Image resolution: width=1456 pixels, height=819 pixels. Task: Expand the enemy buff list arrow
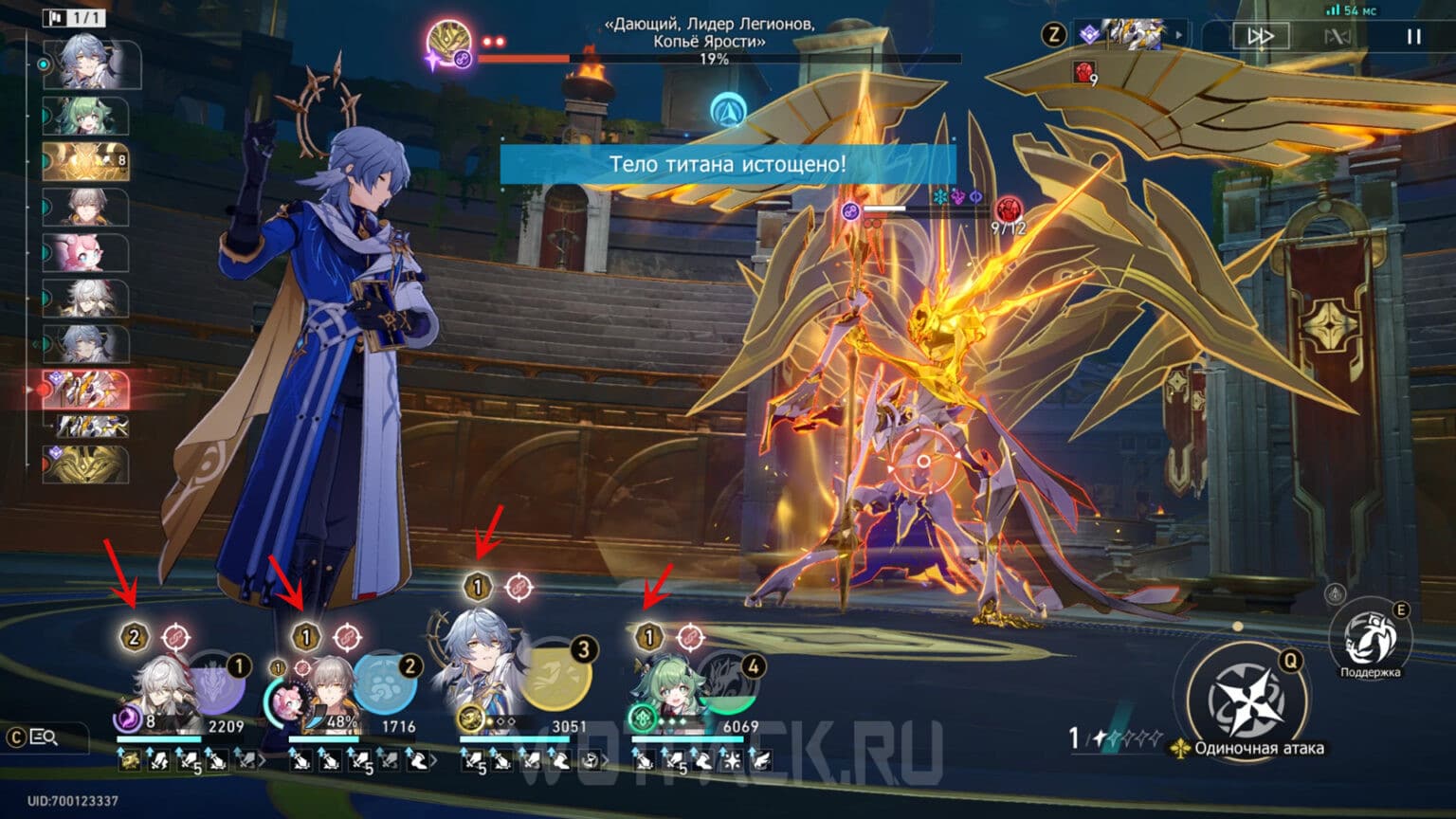click(1177, 36)
